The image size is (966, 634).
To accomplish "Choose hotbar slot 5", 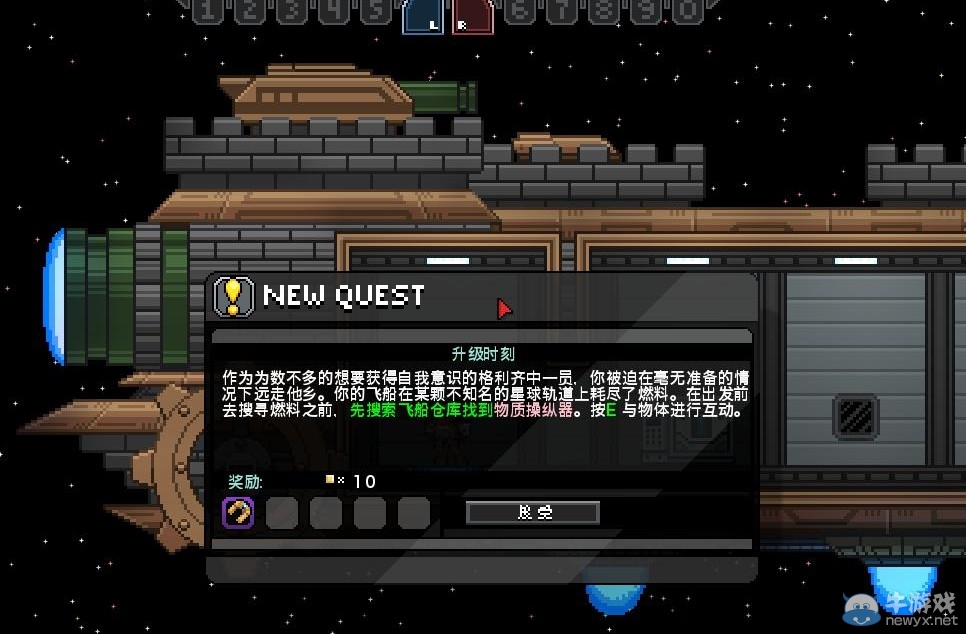I will click(375, 11).
